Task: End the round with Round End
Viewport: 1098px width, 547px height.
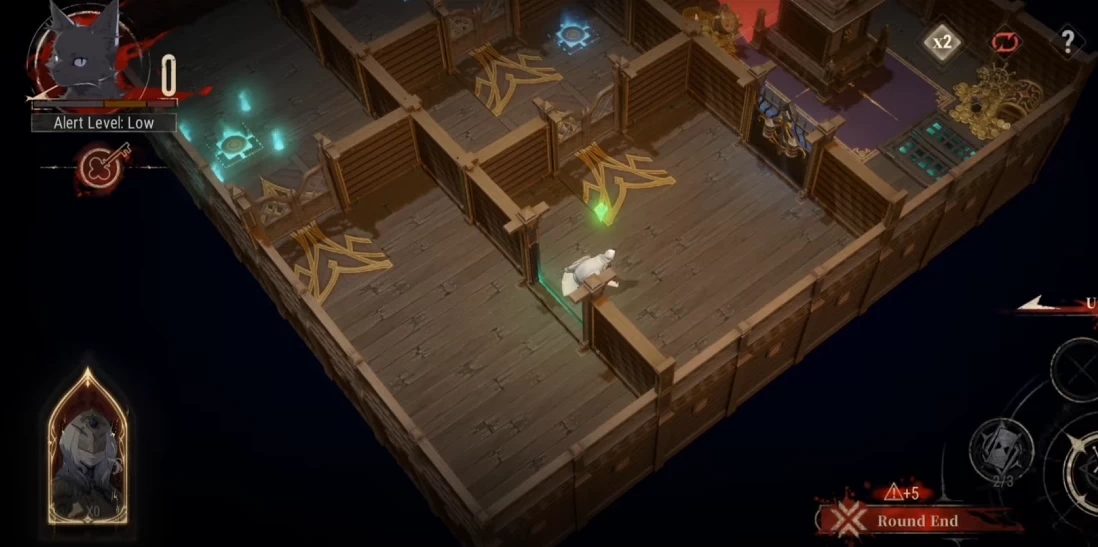Action: pyautogui.click(x=916, y=521)
